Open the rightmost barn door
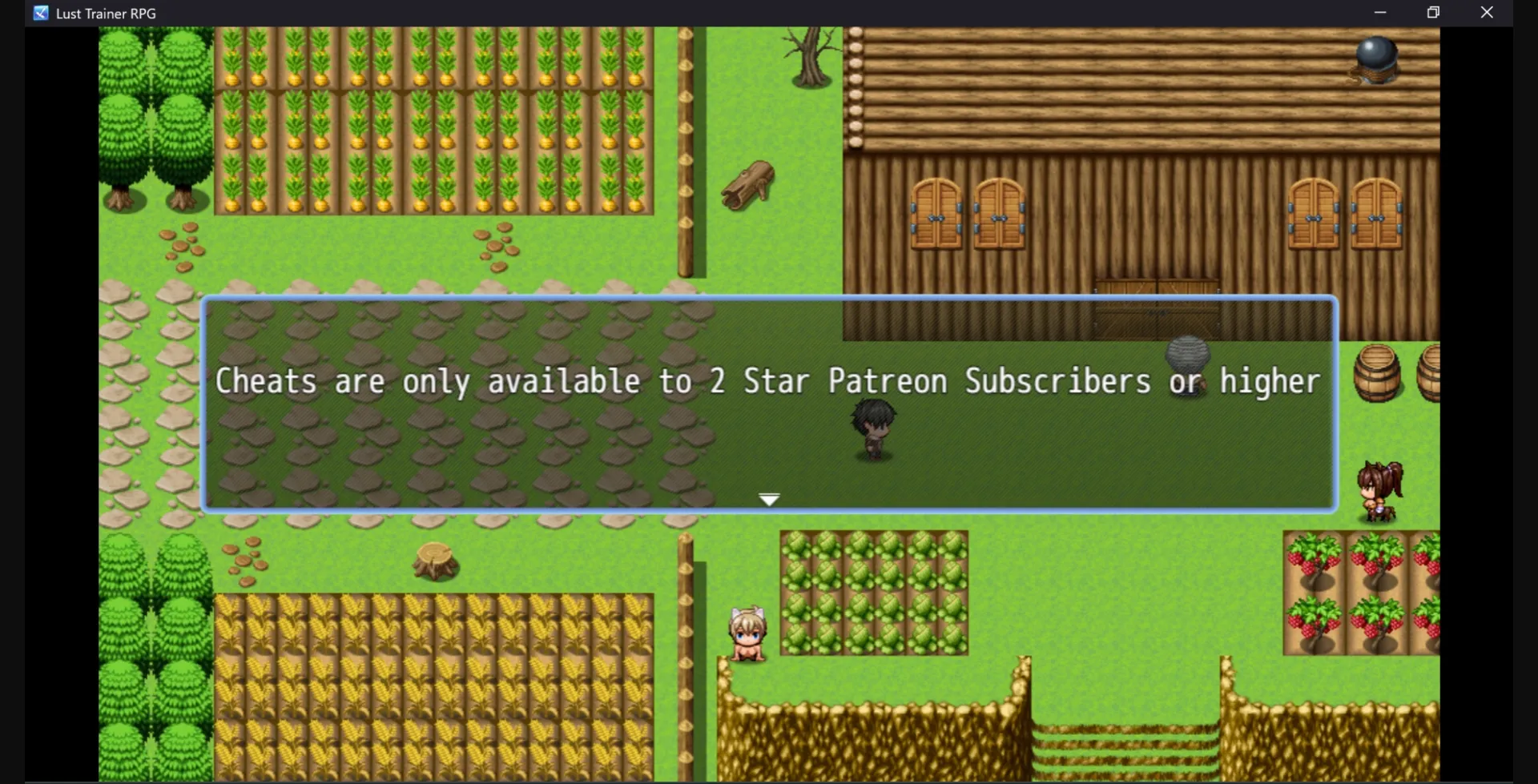Viewport: 1538px width, 784px height. pos(1375,216)
